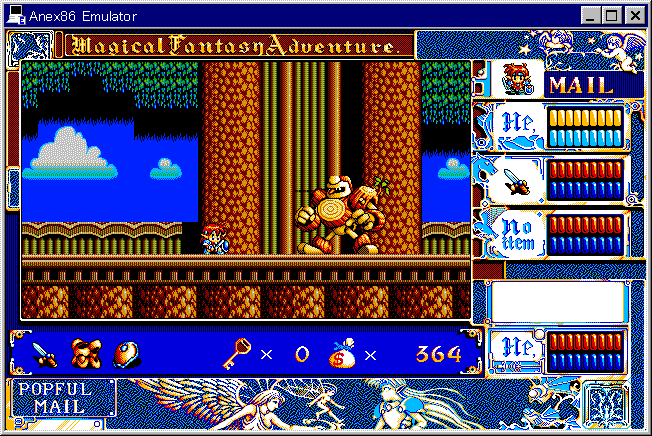Pick the round shield icon

126,353
